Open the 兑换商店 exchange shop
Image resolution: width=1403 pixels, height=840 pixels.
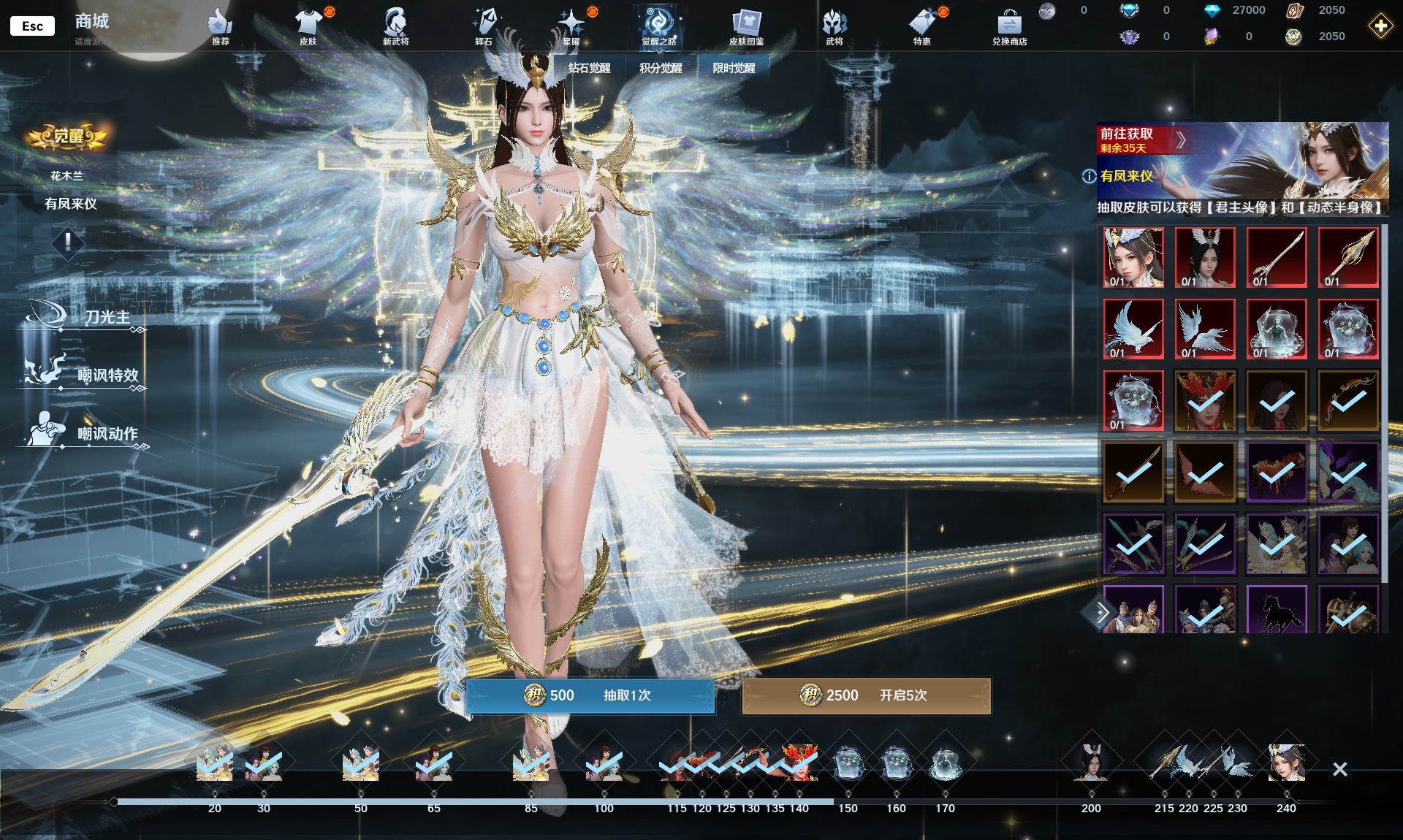(x=1009, y=27)
